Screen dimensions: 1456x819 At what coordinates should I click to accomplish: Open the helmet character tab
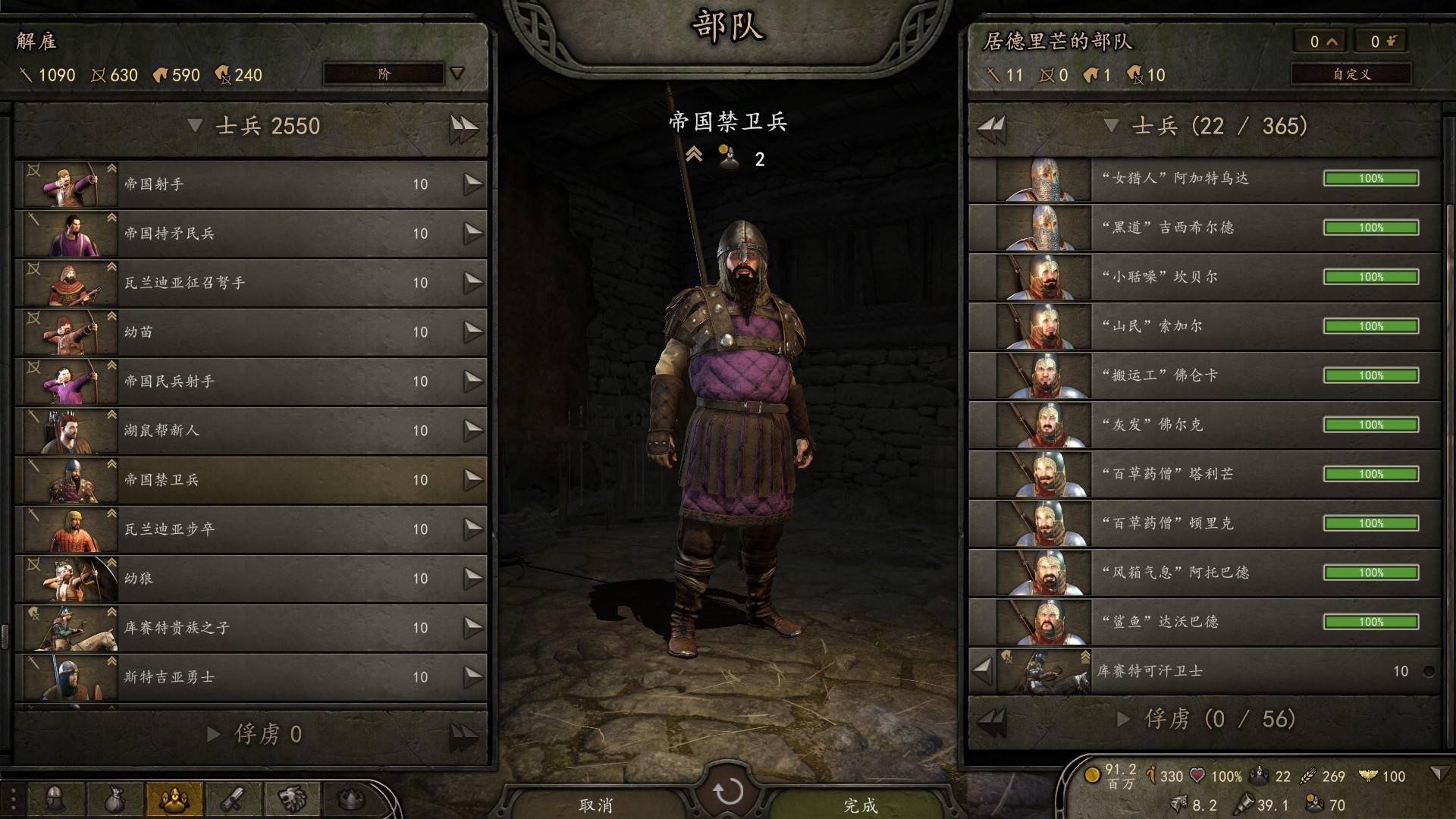pyautogui.click(x=55, y=799)
